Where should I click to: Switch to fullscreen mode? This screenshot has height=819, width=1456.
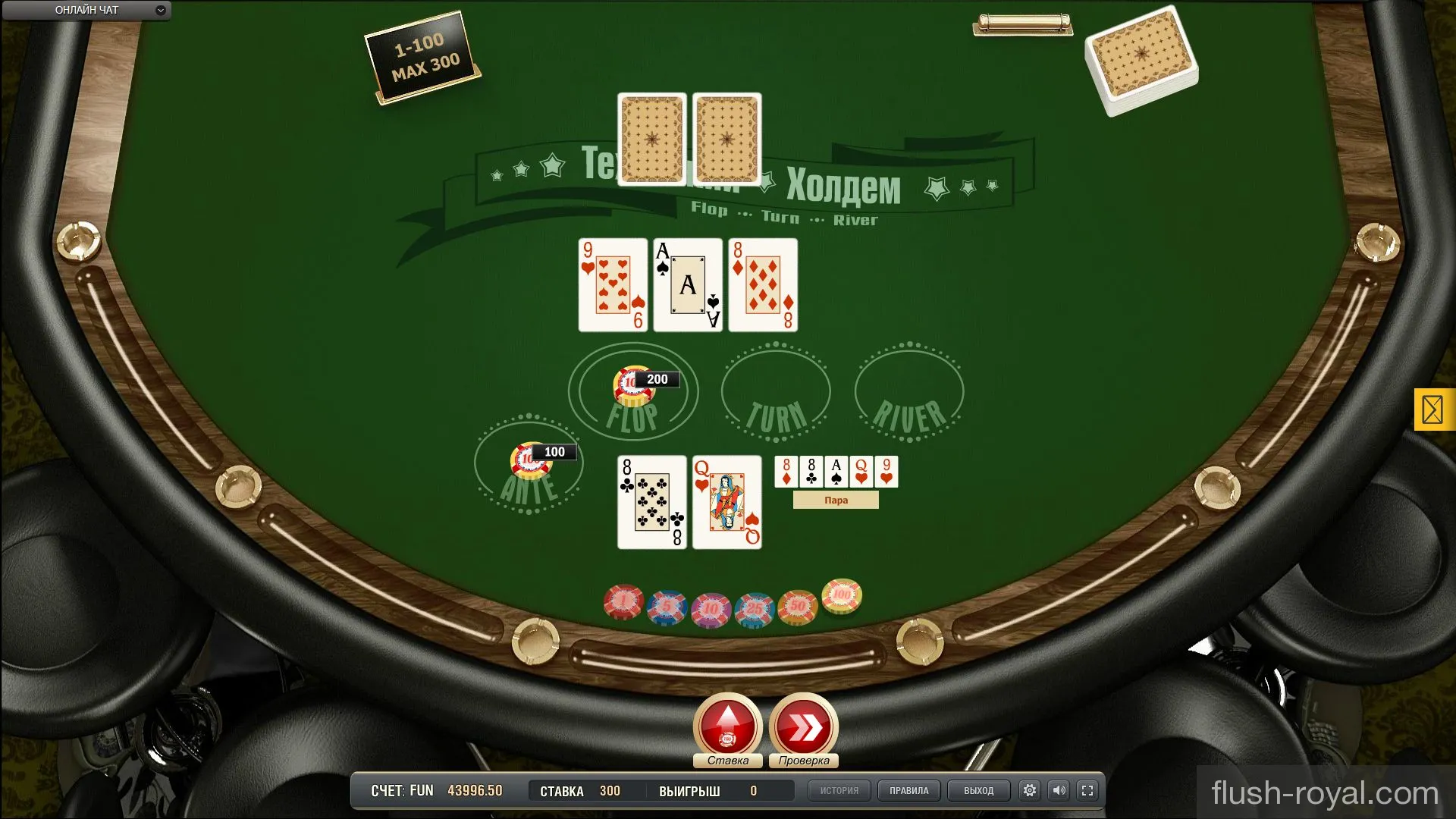pos(1087,791)
